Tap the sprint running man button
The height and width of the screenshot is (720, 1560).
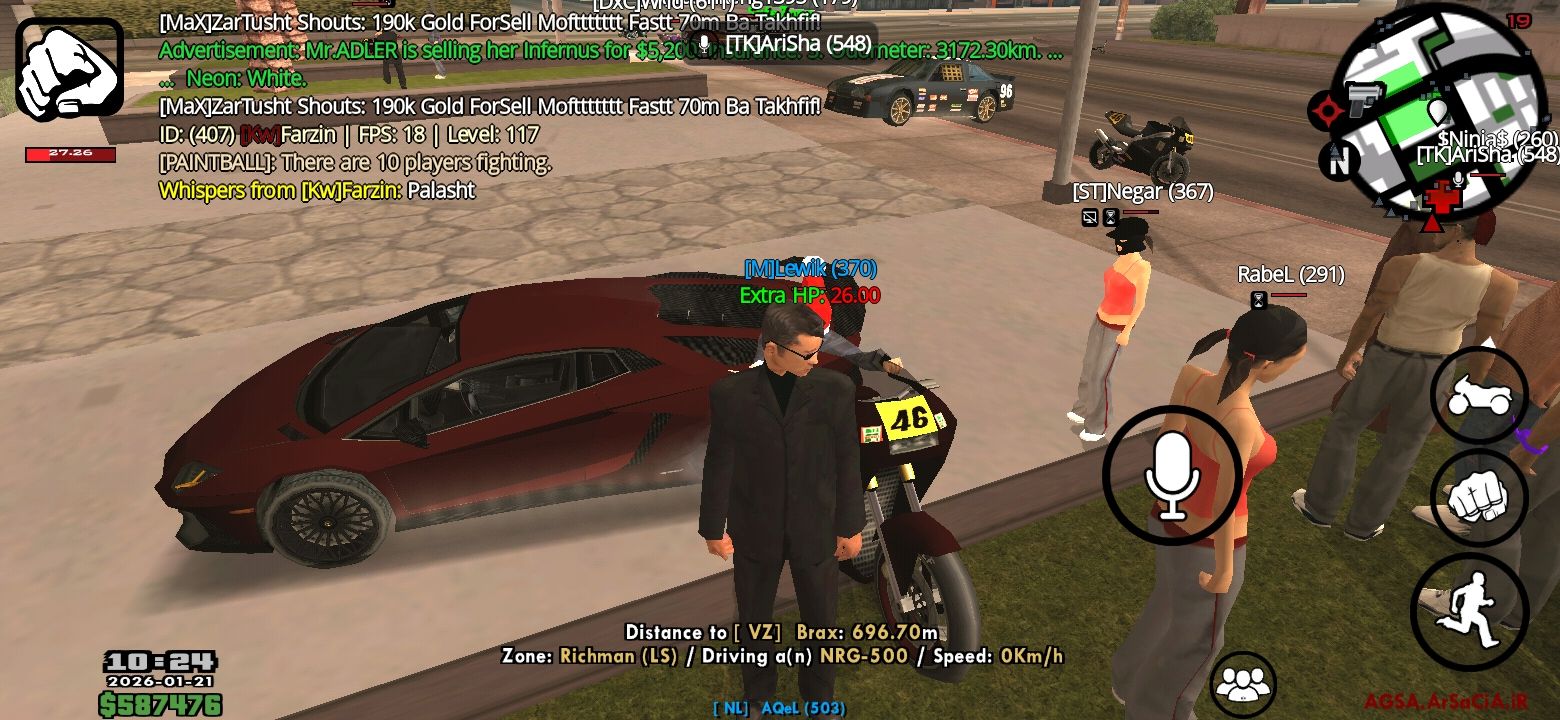pyautogui.click(x=1468, y=605)
